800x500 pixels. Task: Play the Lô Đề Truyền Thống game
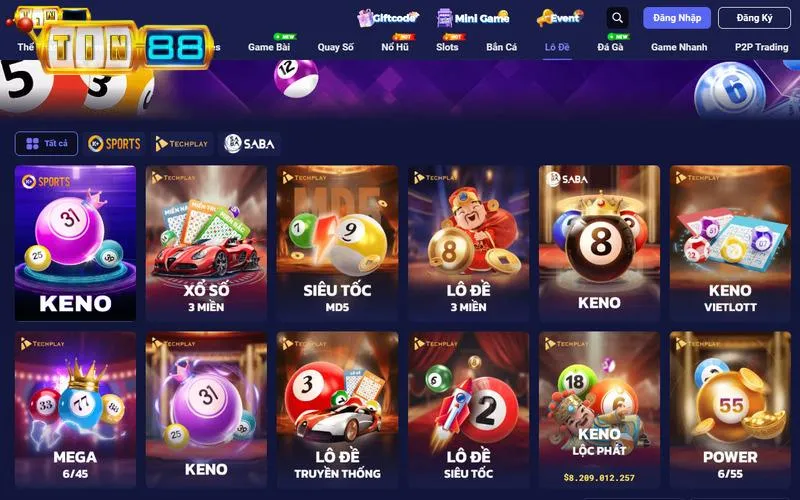(x=337, y=409)
